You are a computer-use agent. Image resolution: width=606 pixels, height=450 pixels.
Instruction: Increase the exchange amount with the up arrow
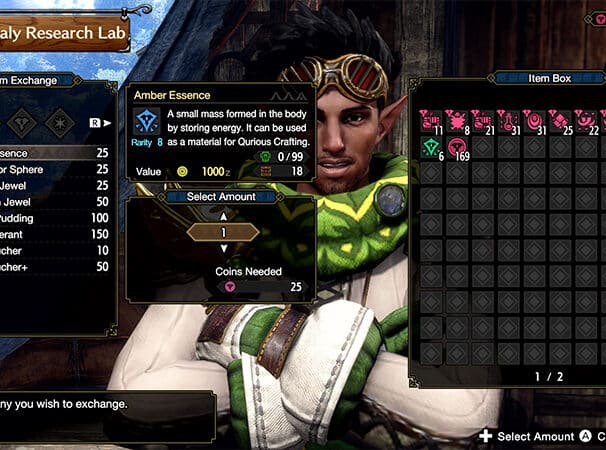pyautogui.click(x=223, y=216)
